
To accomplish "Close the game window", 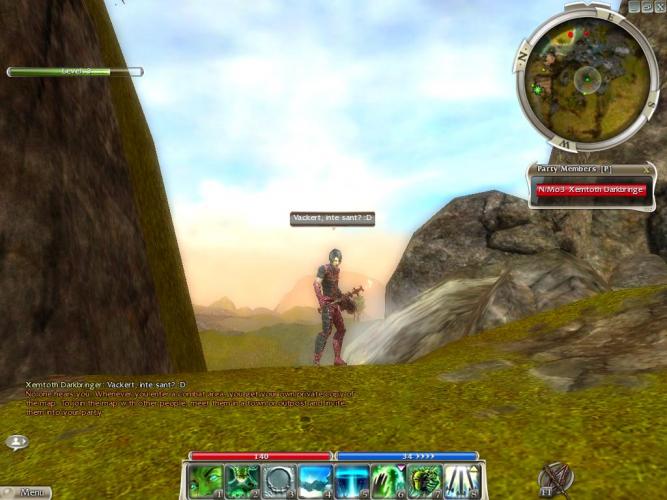I will pos(659,6).
